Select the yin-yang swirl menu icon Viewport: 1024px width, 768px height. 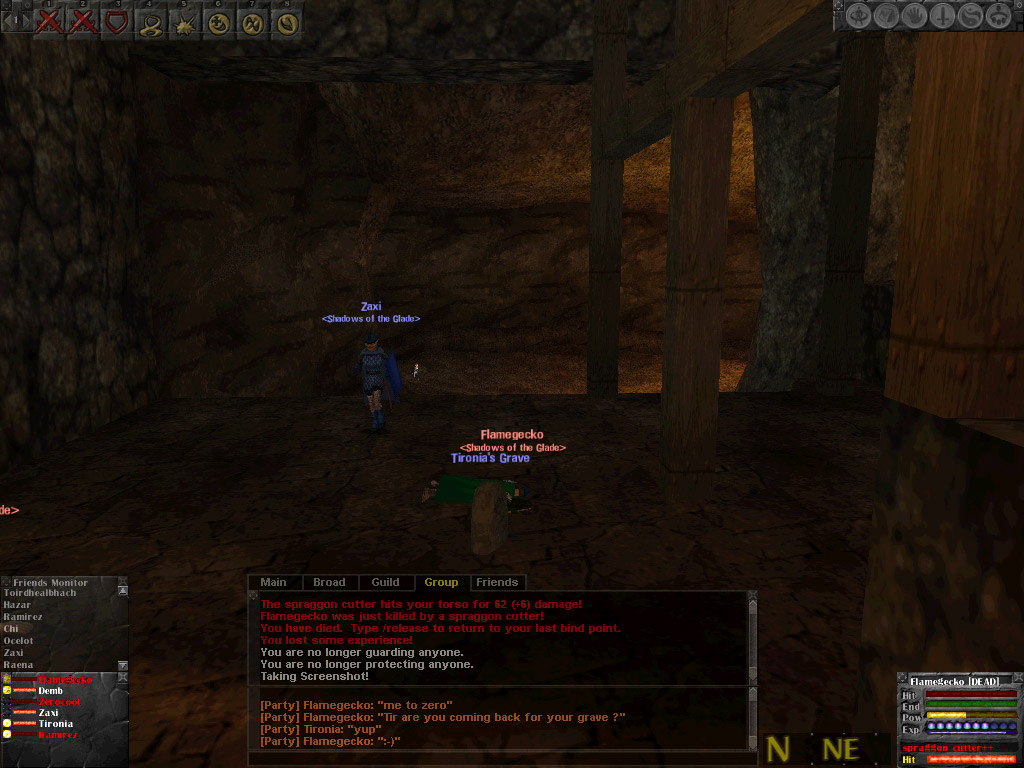pyautogui.click(x=969, y=16)
